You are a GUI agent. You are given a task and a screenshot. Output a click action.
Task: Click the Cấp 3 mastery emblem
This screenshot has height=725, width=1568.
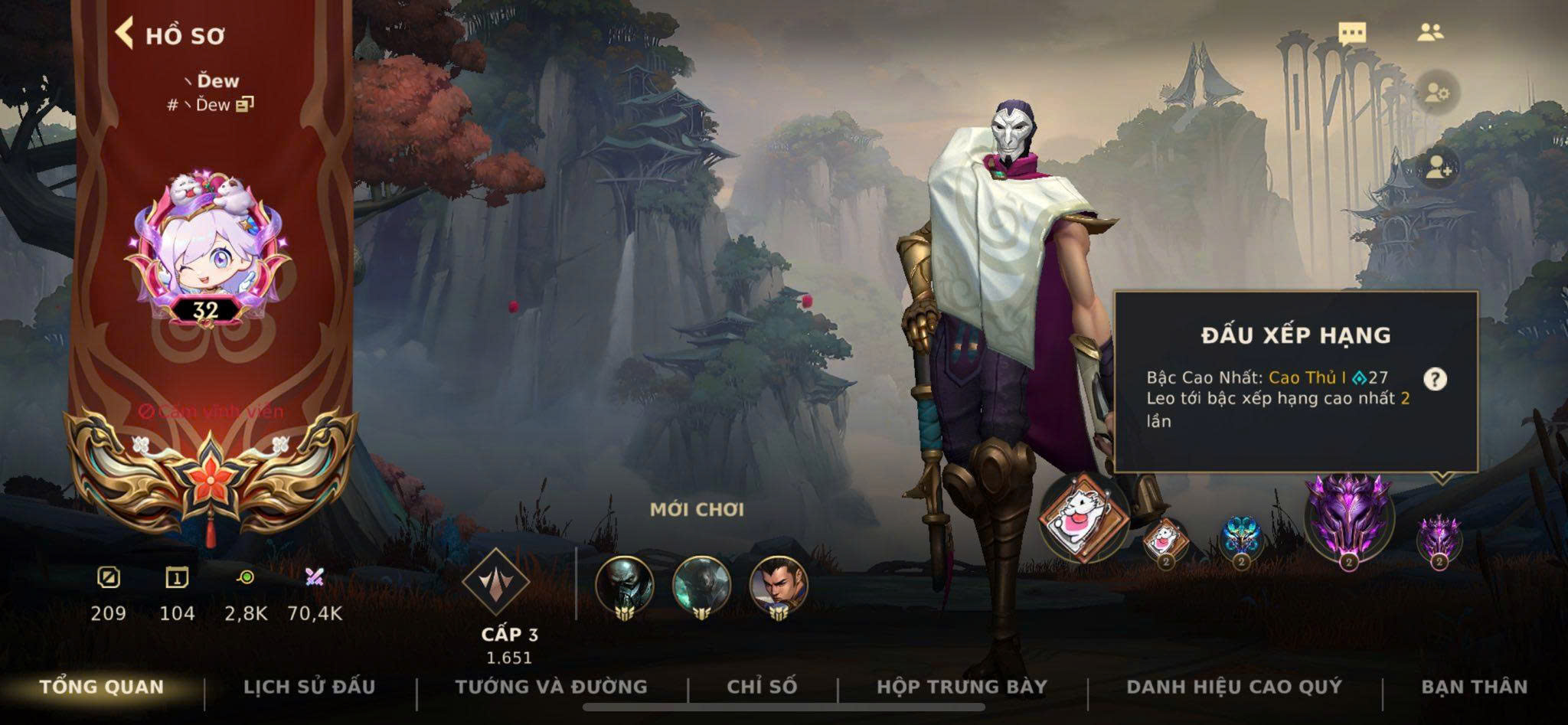495,583
